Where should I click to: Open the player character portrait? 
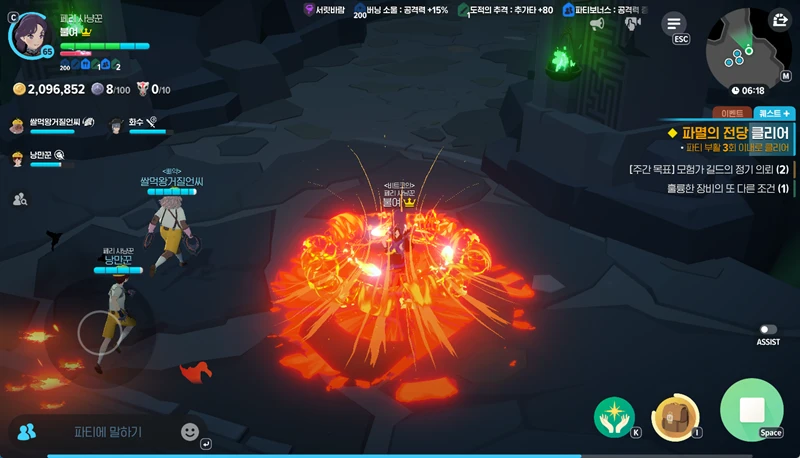point(29,34)
